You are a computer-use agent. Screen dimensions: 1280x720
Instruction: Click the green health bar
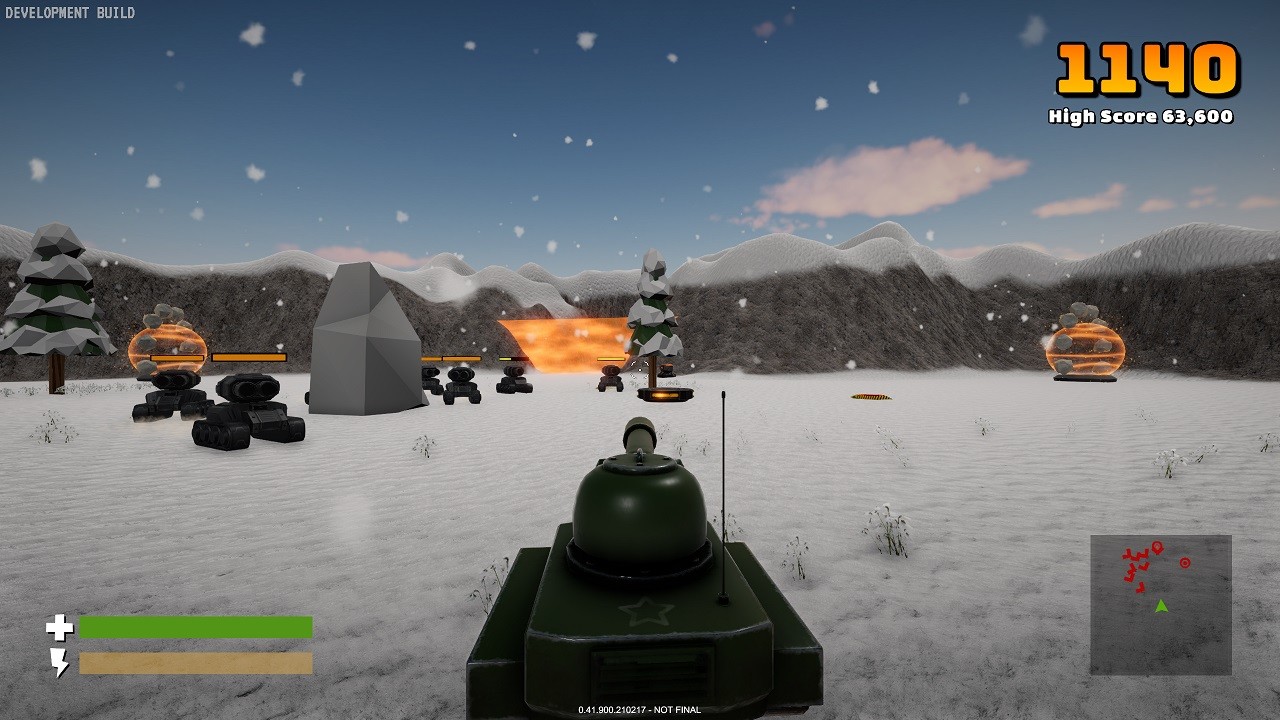(195, 626)
